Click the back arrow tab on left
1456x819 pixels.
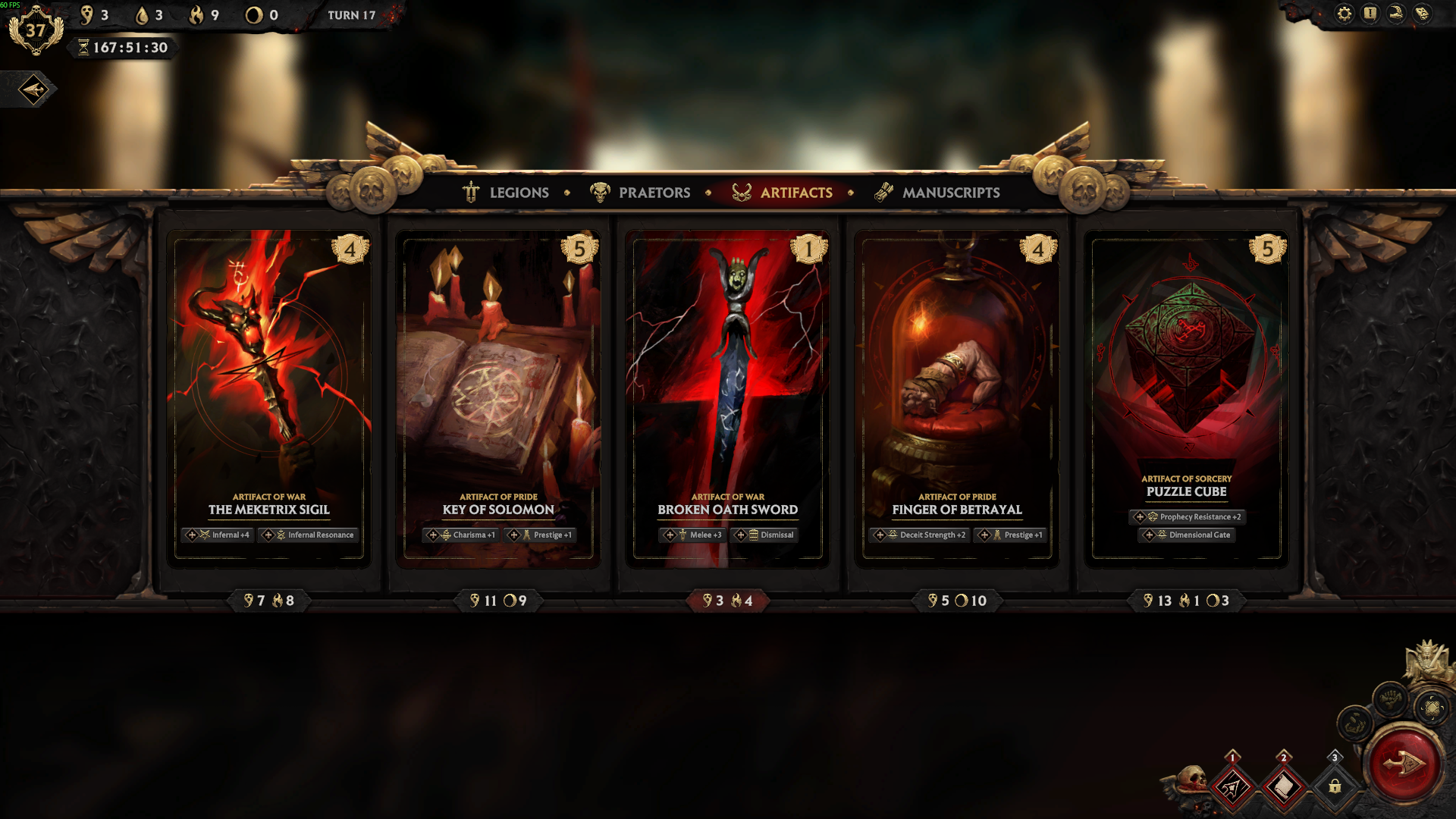[33, 90]
